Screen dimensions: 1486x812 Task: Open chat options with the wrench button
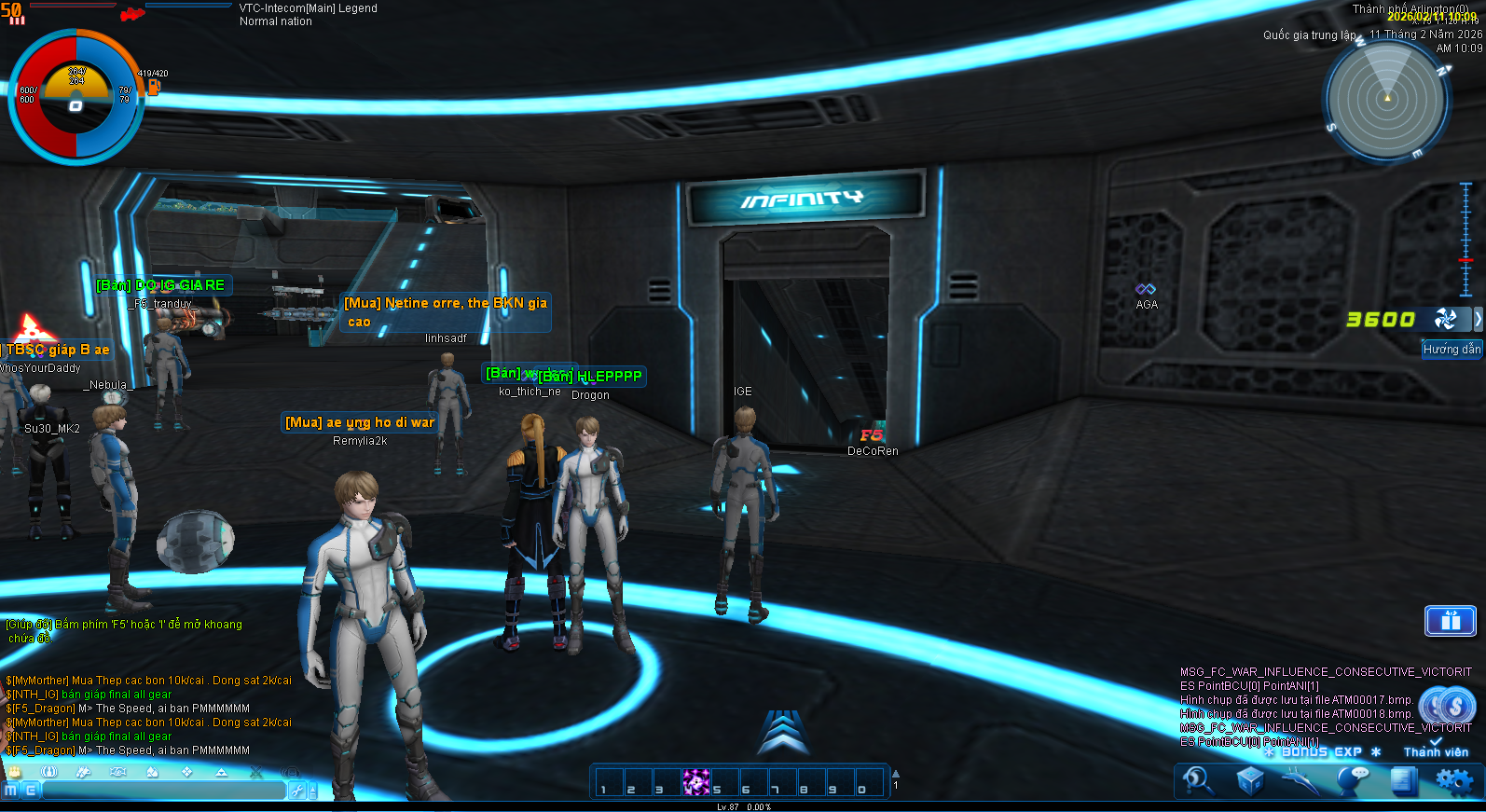pyautogui.click(x=297, y=791)
